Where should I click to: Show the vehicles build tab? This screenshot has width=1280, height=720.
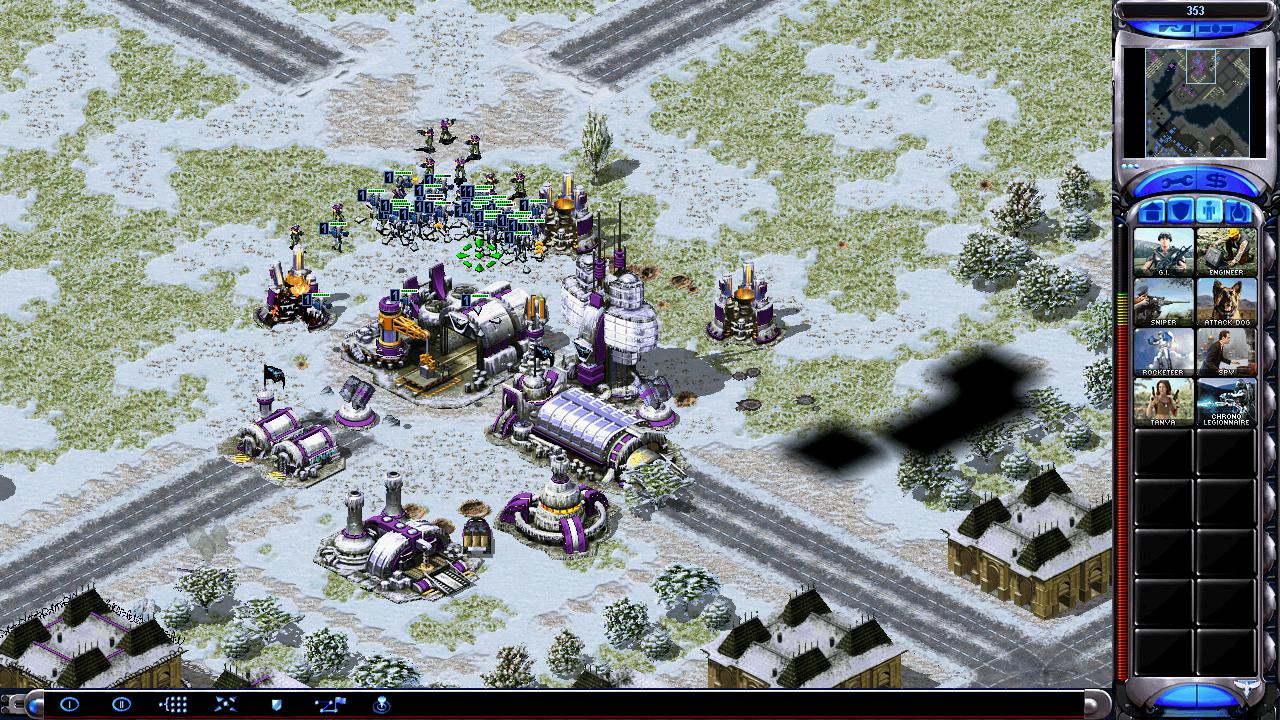(1237, 212)
